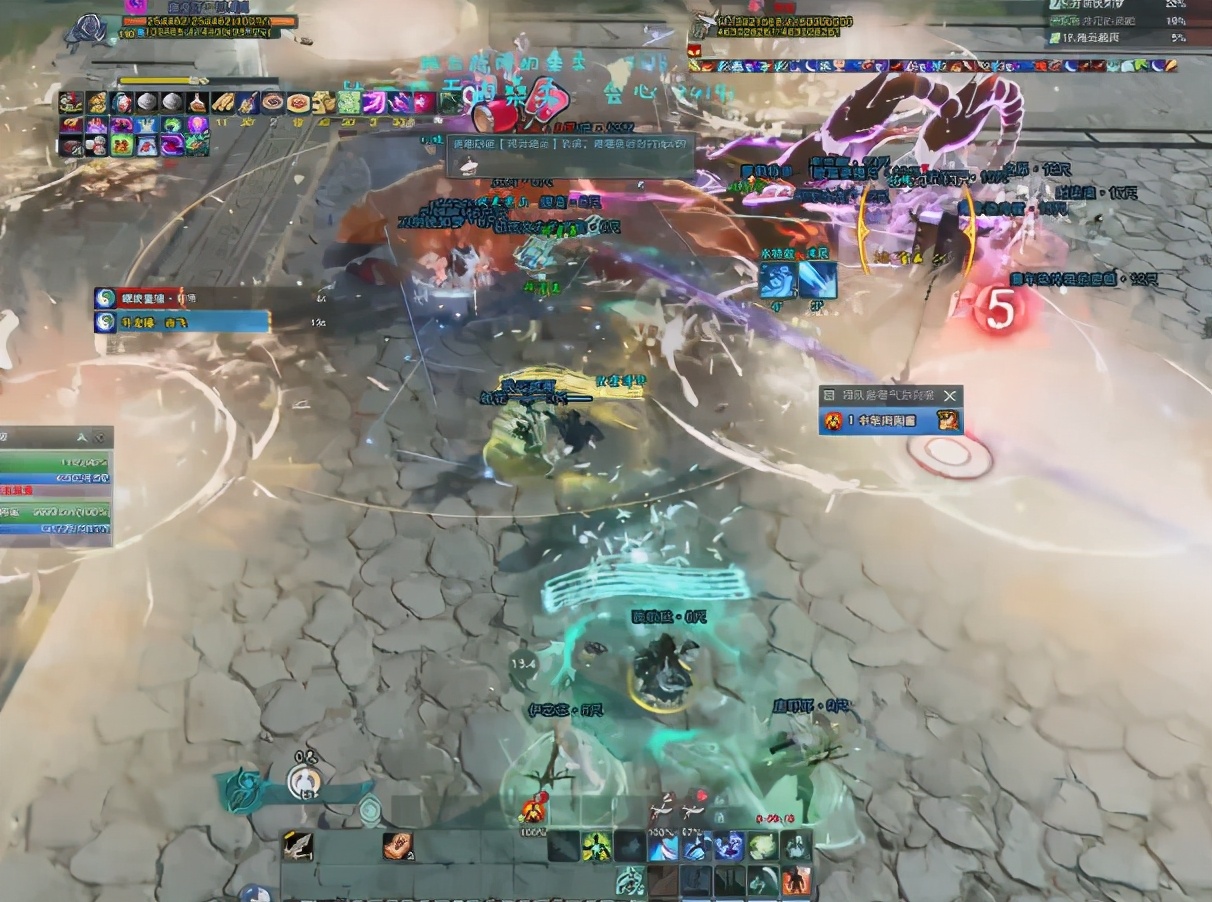Activate the green glowing figure skill

(598, 847)
